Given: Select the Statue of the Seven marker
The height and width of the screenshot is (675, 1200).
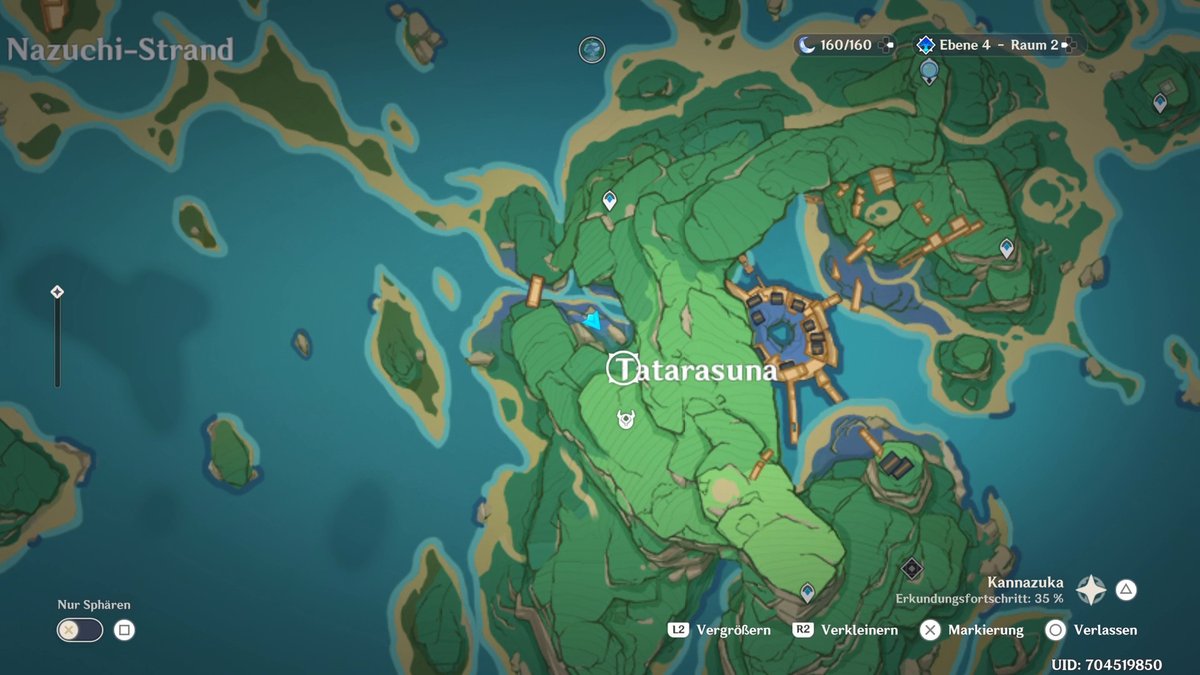Looking at the screenshot, I should click(x=929, y=70).
